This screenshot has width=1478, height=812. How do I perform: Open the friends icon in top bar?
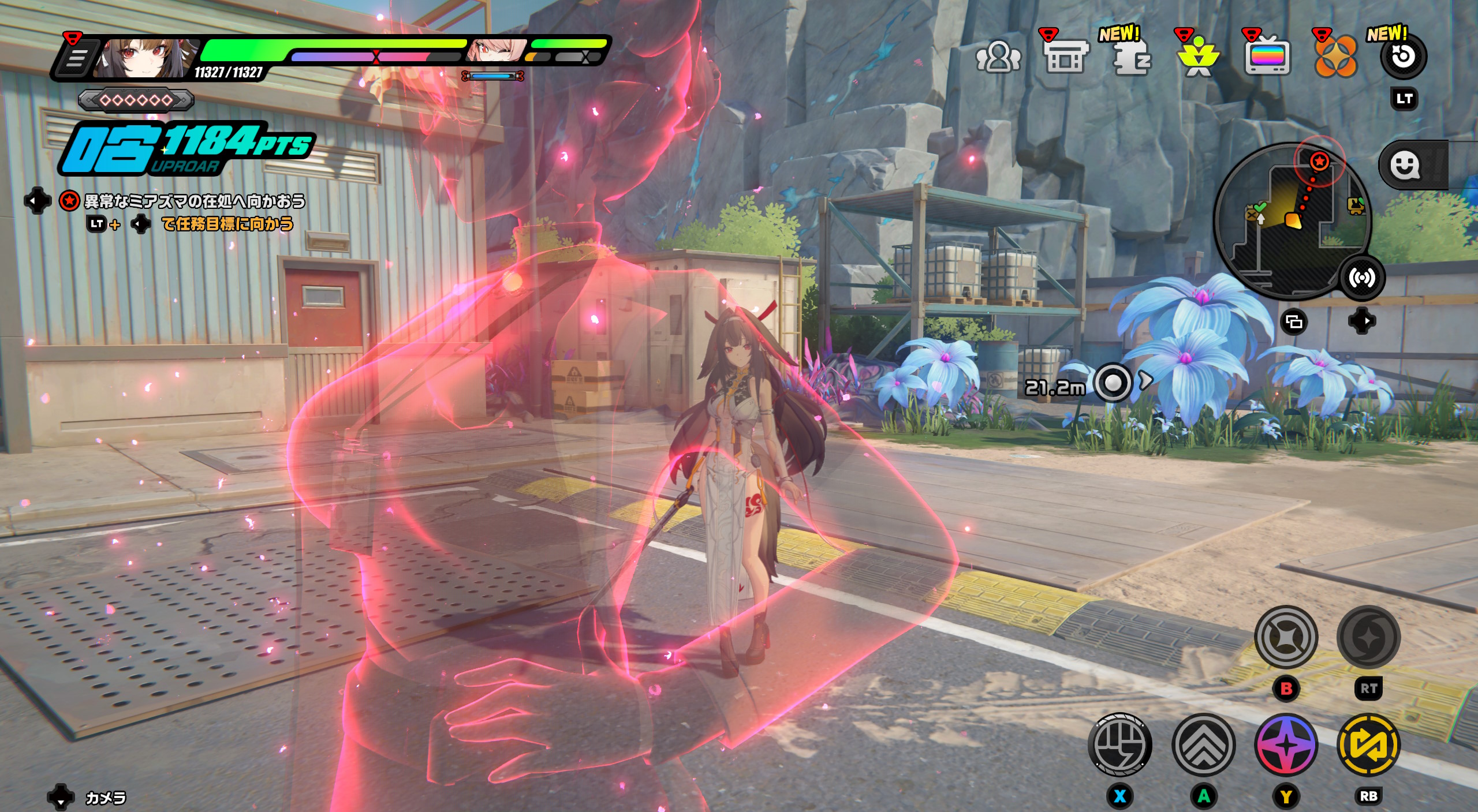(998, 58)
